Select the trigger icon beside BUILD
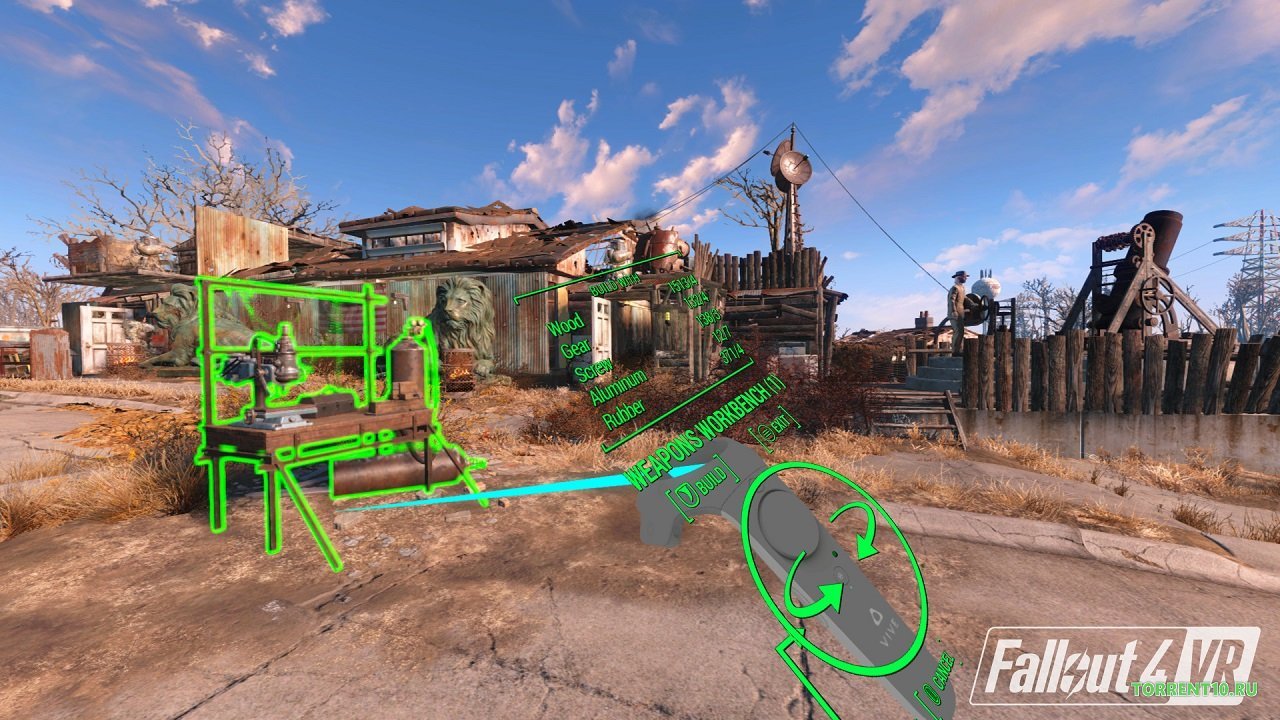Viewport: 1280px width, 720px height. point(687,496)
